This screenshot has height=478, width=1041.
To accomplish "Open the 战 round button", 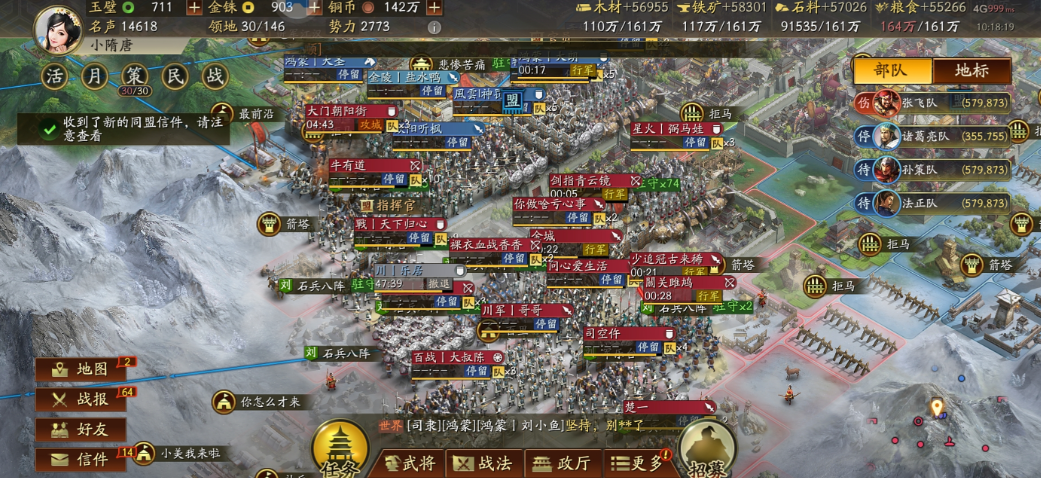I will [215, 76].
